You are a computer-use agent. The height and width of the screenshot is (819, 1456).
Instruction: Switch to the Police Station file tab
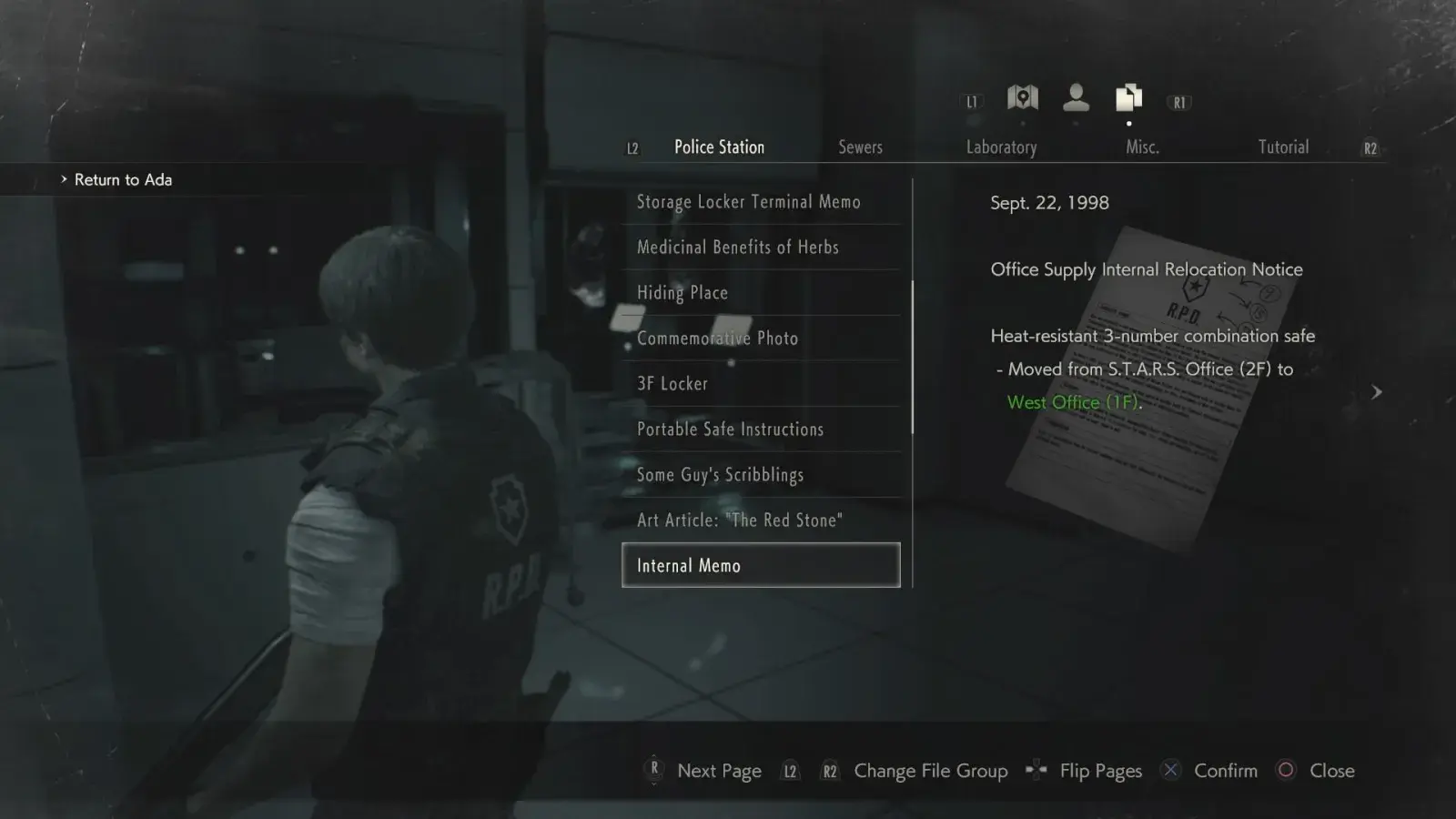point(719,147)
